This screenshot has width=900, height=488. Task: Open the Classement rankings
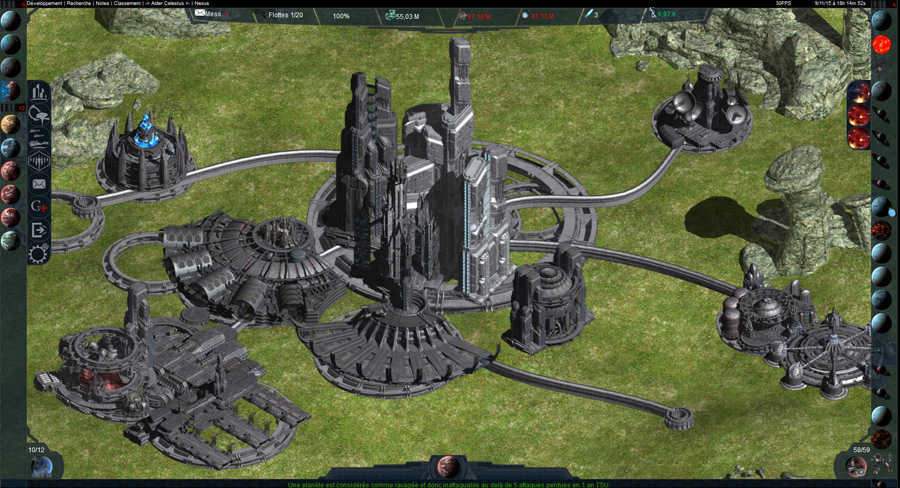tap(127, 4)
